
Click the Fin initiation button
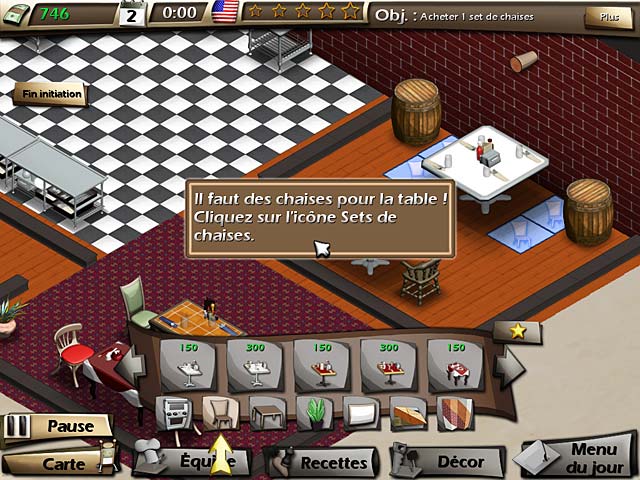[49, 95]
